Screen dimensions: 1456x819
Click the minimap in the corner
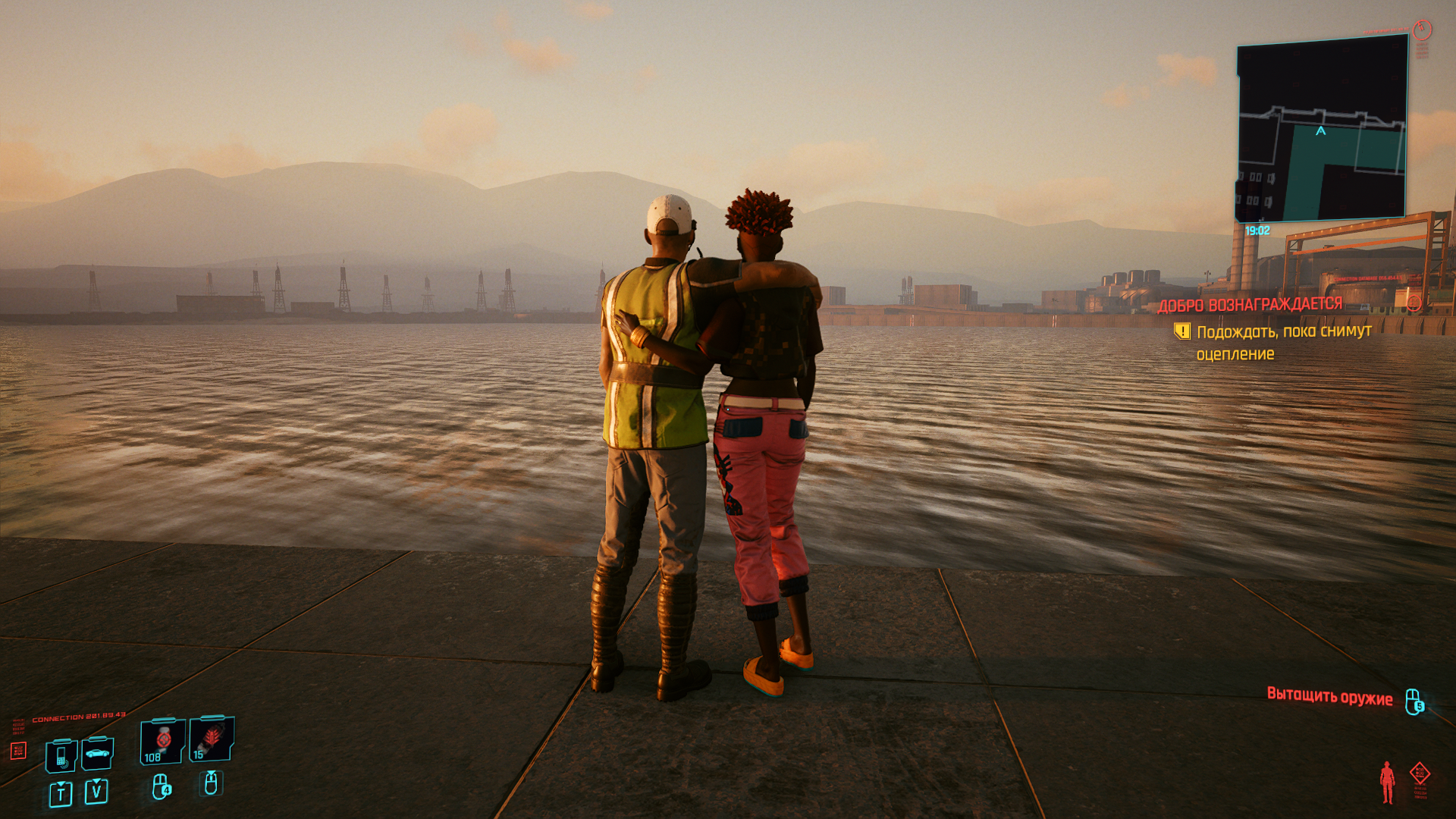click(1322, 130)
